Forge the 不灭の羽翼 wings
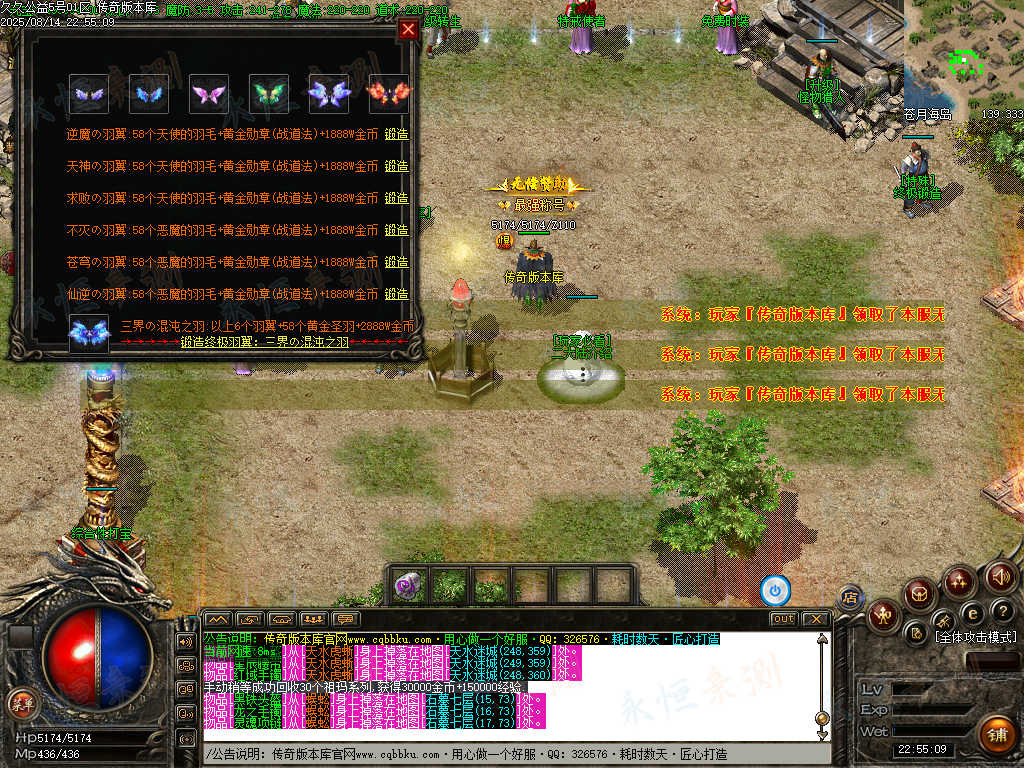 point(397,230)
